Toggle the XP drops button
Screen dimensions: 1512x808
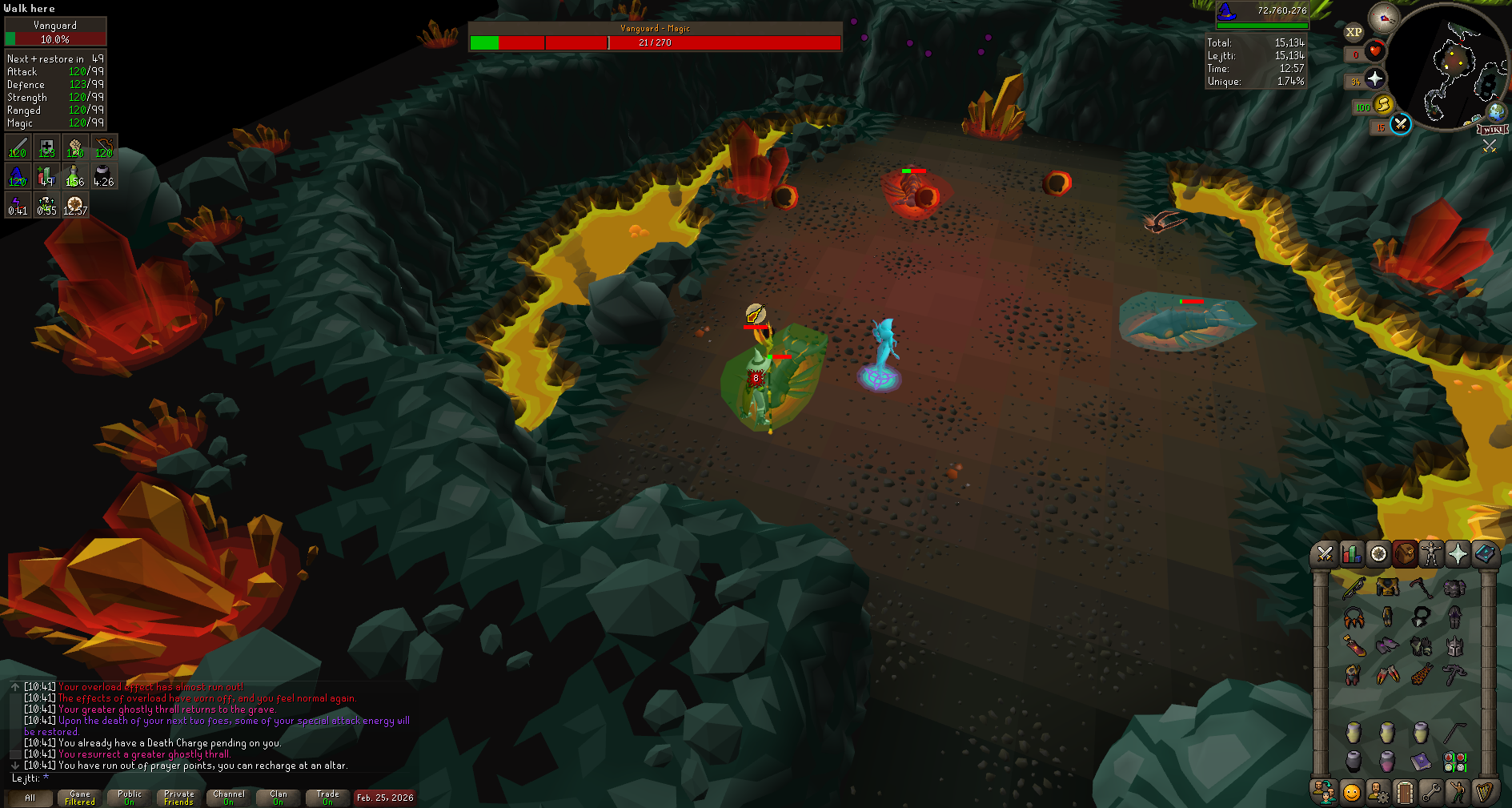(x=1354, y=33)
